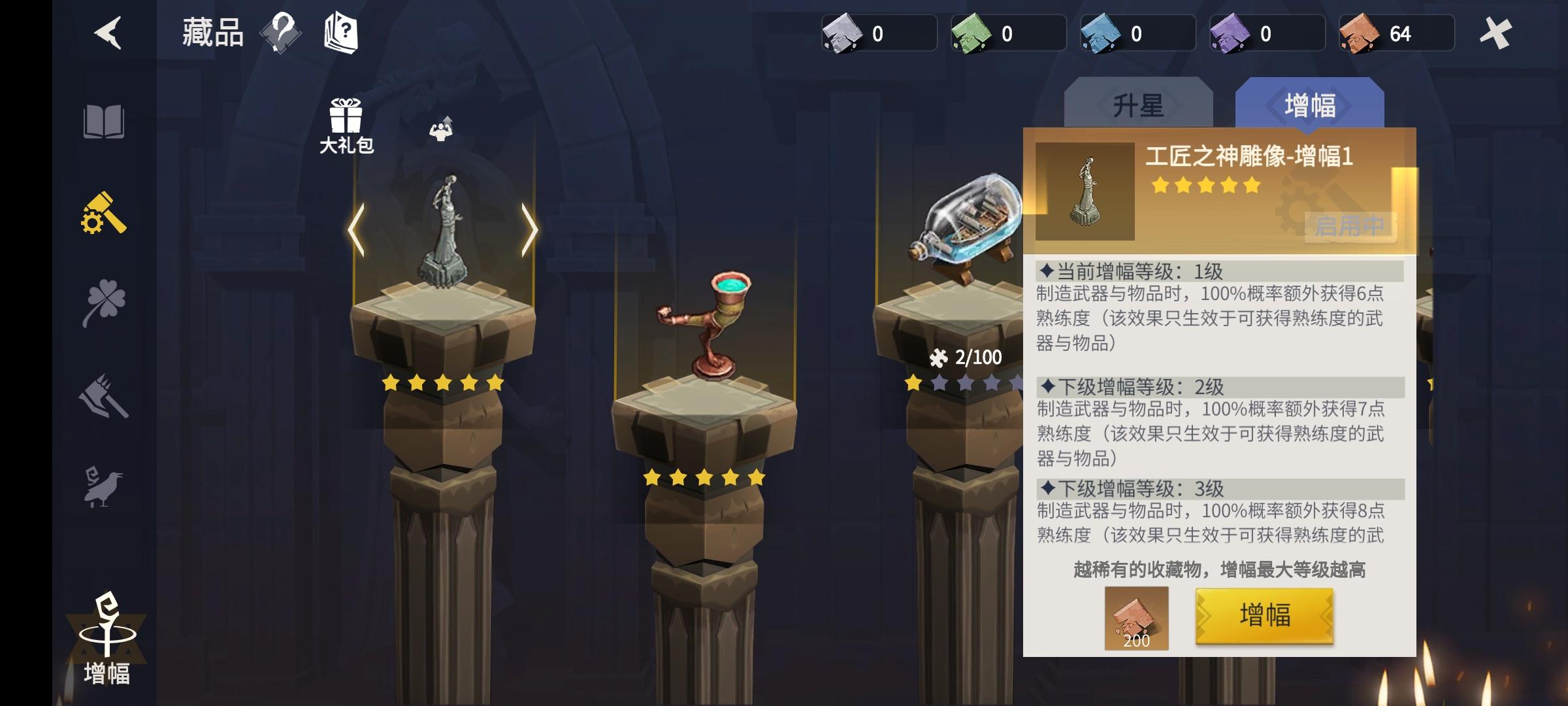Open the card album icon next to help
Viewport: 1568px width, 706px height.
click(x=342, y=33)
